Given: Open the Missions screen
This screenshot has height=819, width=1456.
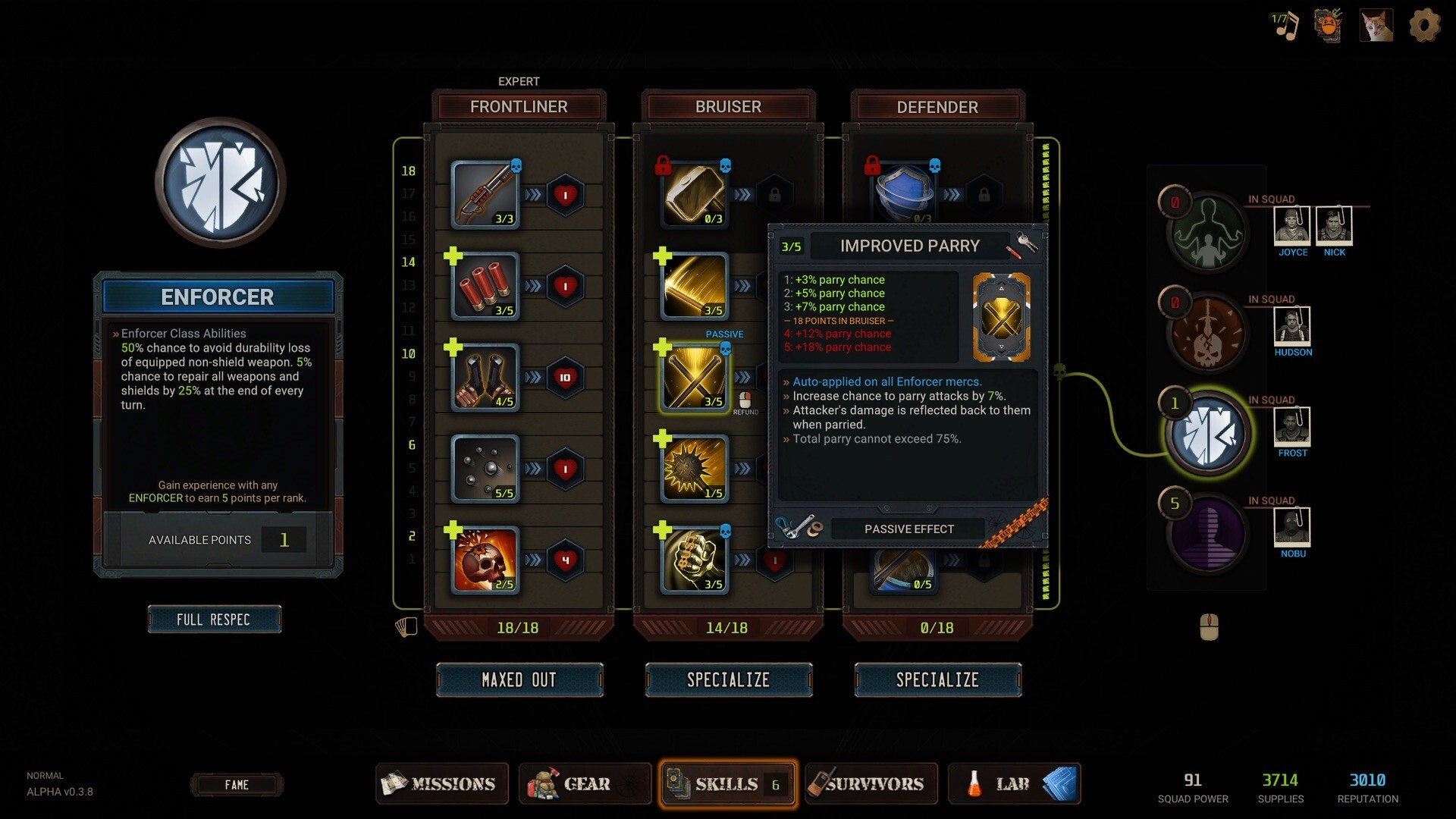Looking at the screenshot, I should (x=439, y=783).
